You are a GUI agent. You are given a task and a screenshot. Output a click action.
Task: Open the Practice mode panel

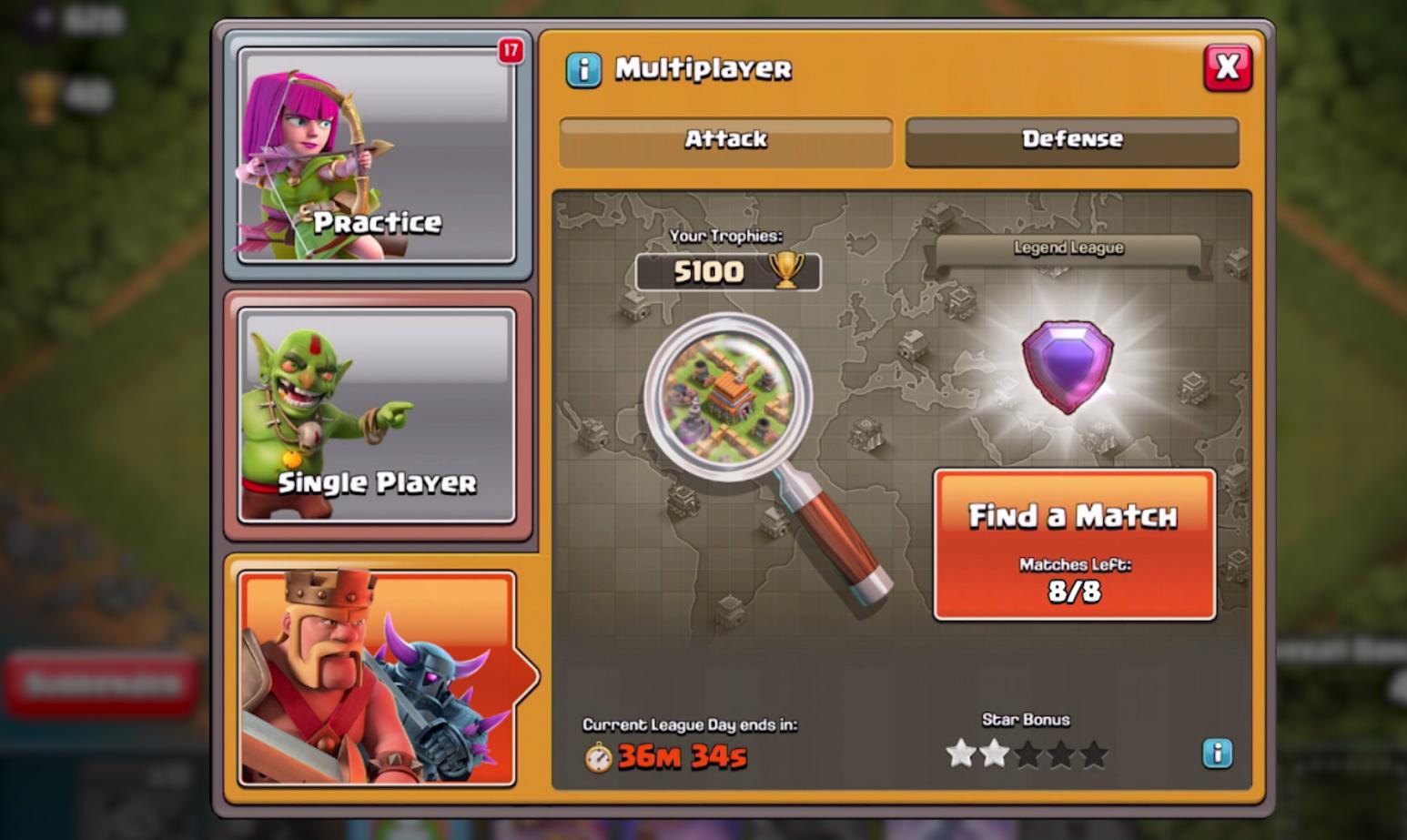[377, 156]
